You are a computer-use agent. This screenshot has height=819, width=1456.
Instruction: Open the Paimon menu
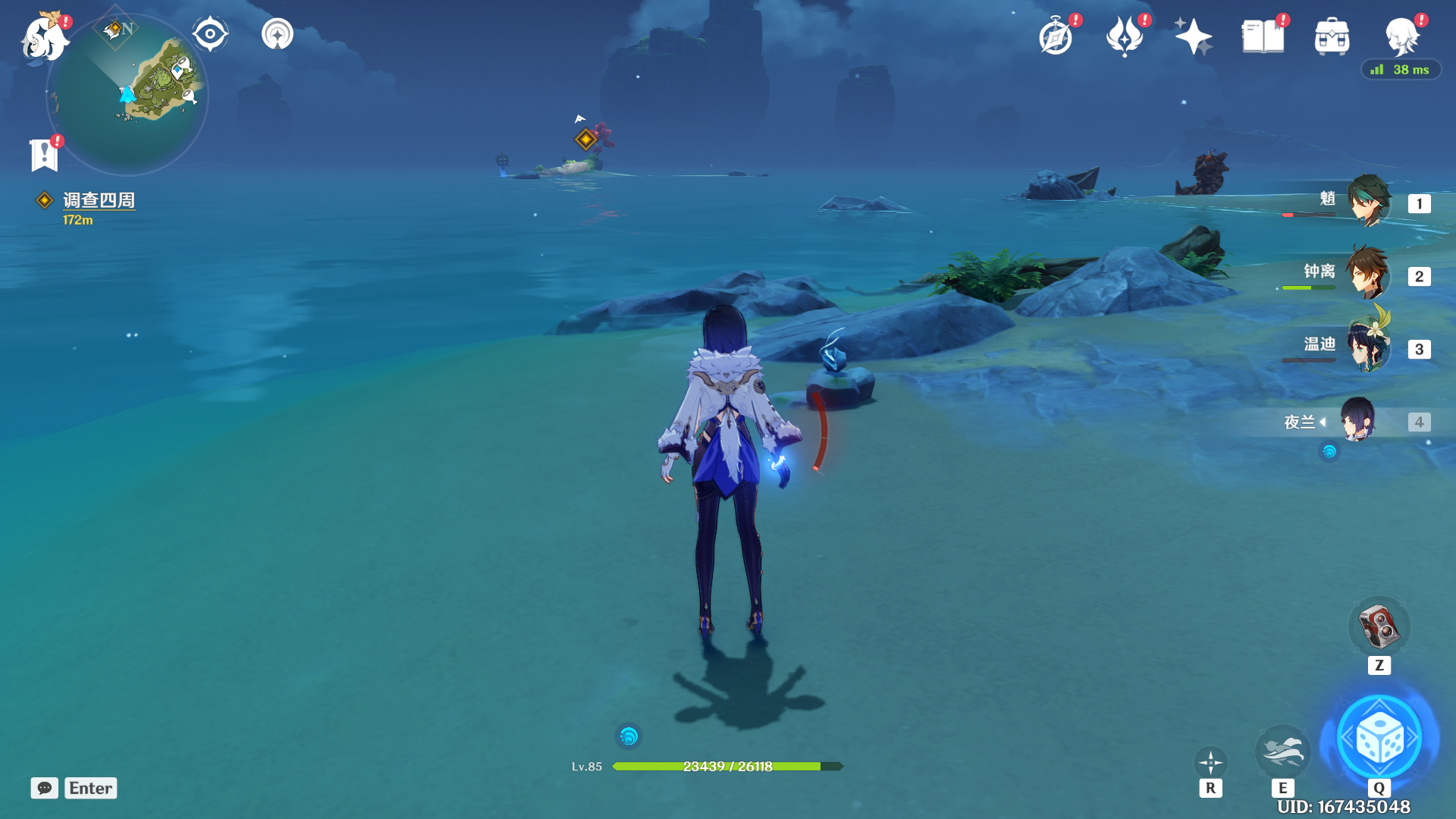(x=43, y=38)
